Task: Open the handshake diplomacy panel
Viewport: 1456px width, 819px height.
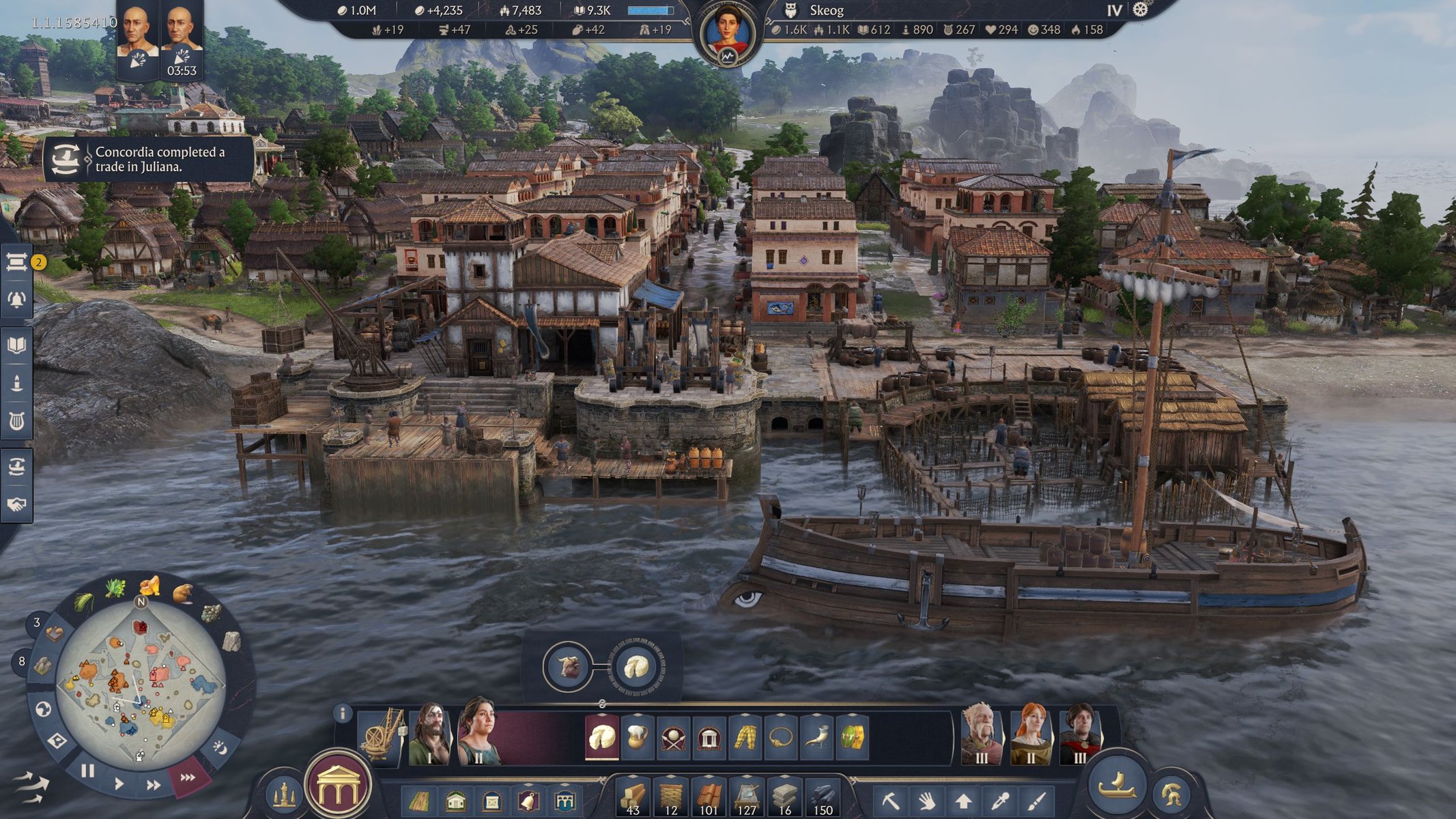Action: pyautogui.click(x=17, y=504)
